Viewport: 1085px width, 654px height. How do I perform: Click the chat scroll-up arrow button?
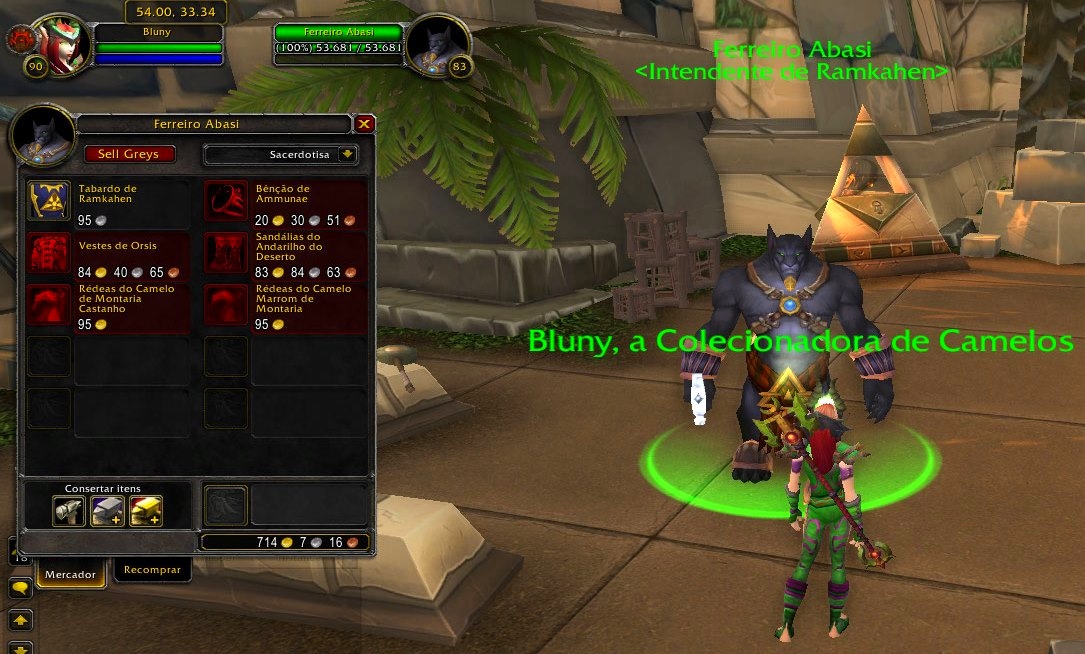[20, 619]
